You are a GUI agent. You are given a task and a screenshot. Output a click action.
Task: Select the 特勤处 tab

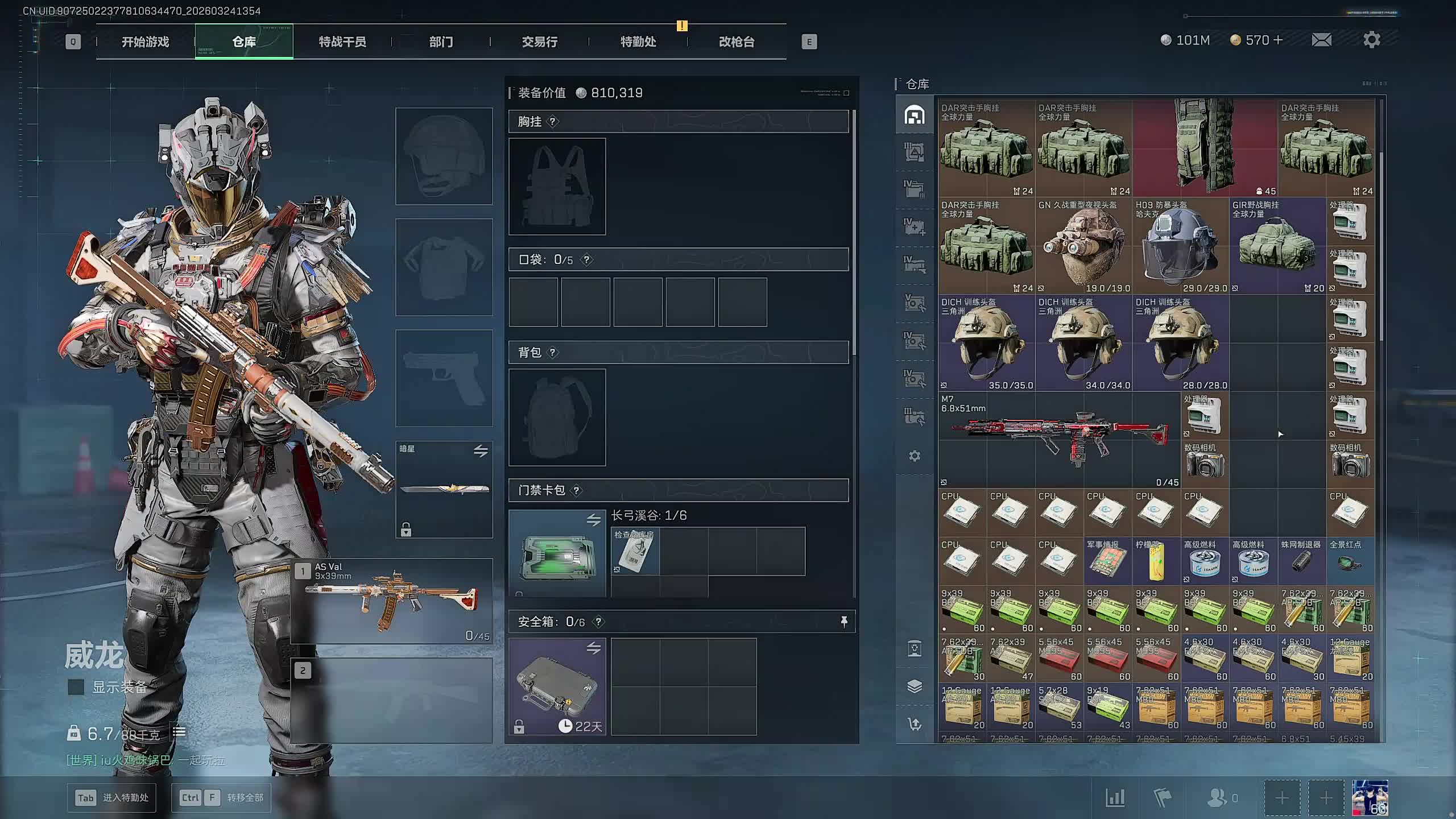[x=638, y=42]
